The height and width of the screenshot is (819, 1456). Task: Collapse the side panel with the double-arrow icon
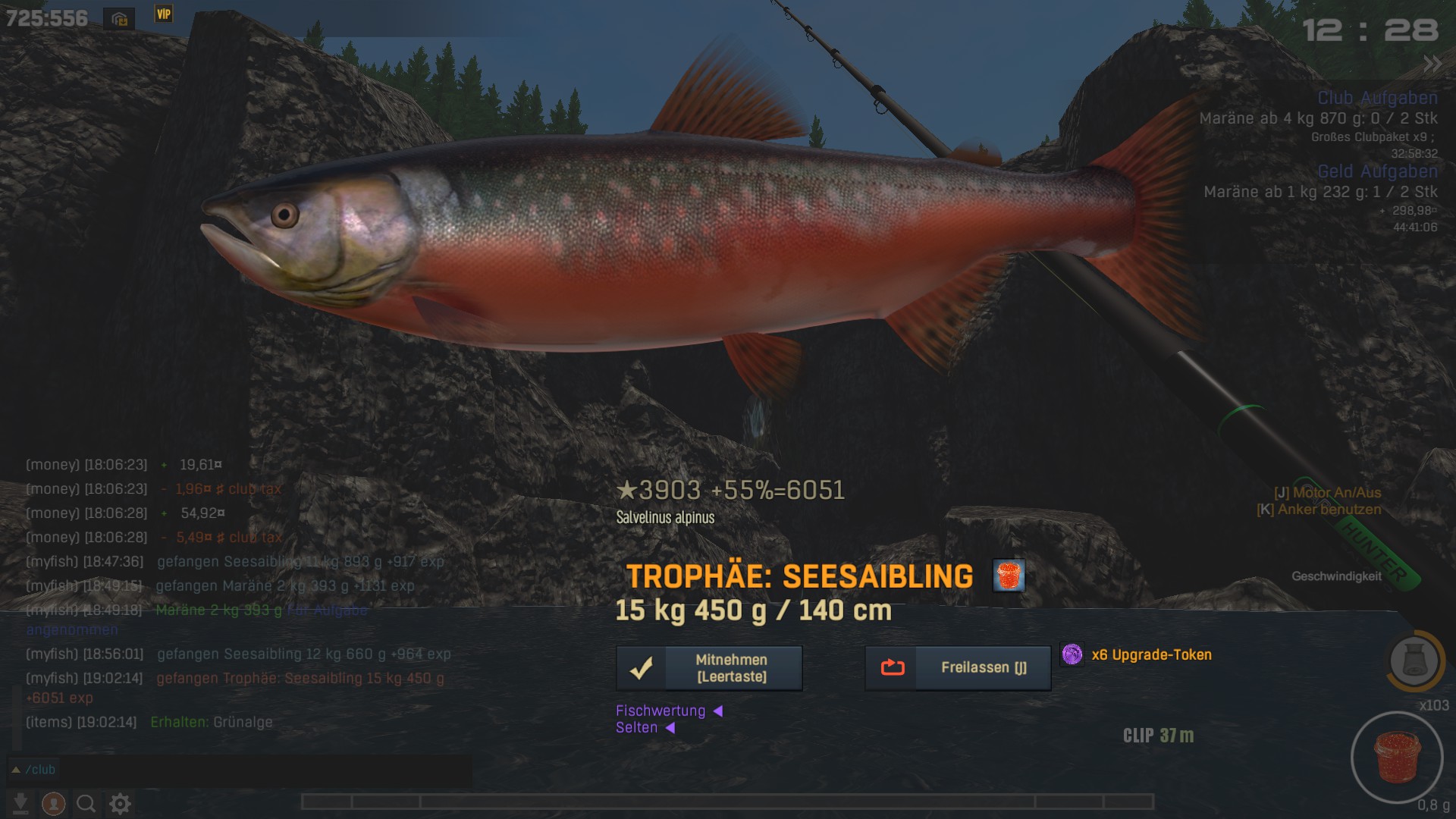(1432, 64)
